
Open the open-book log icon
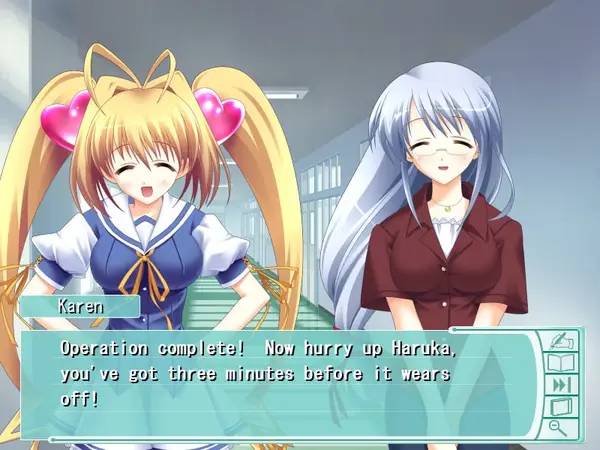point(559,362)
